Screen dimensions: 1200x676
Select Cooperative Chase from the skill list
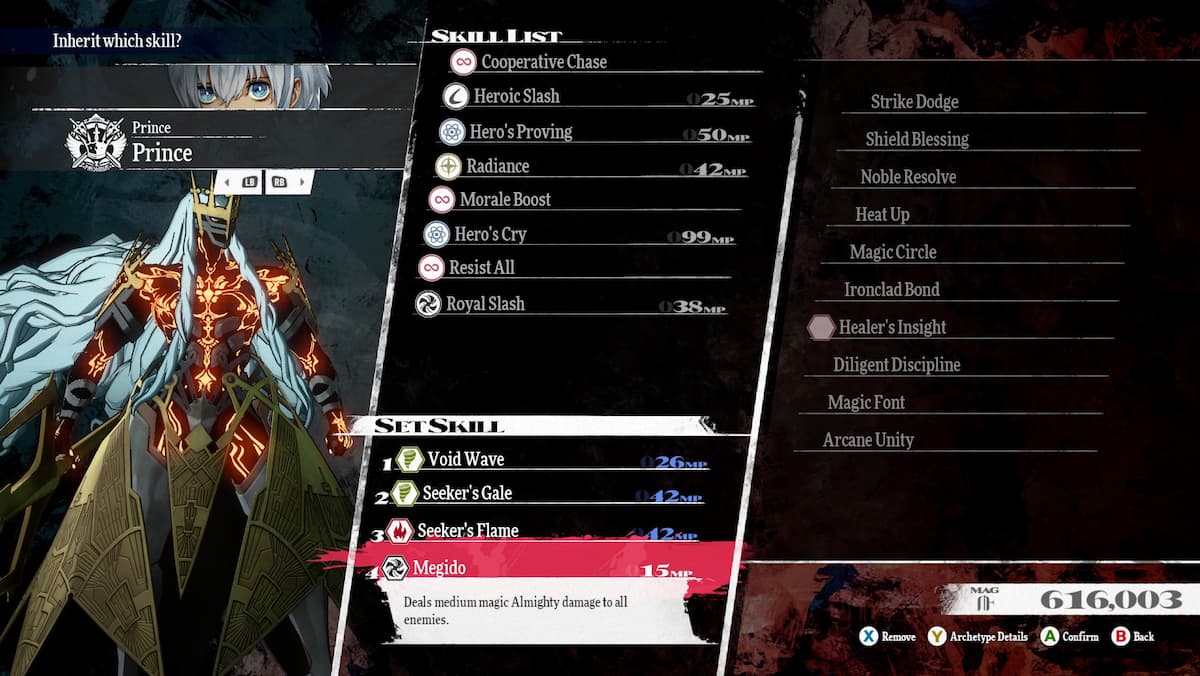(x=543, y=62)
